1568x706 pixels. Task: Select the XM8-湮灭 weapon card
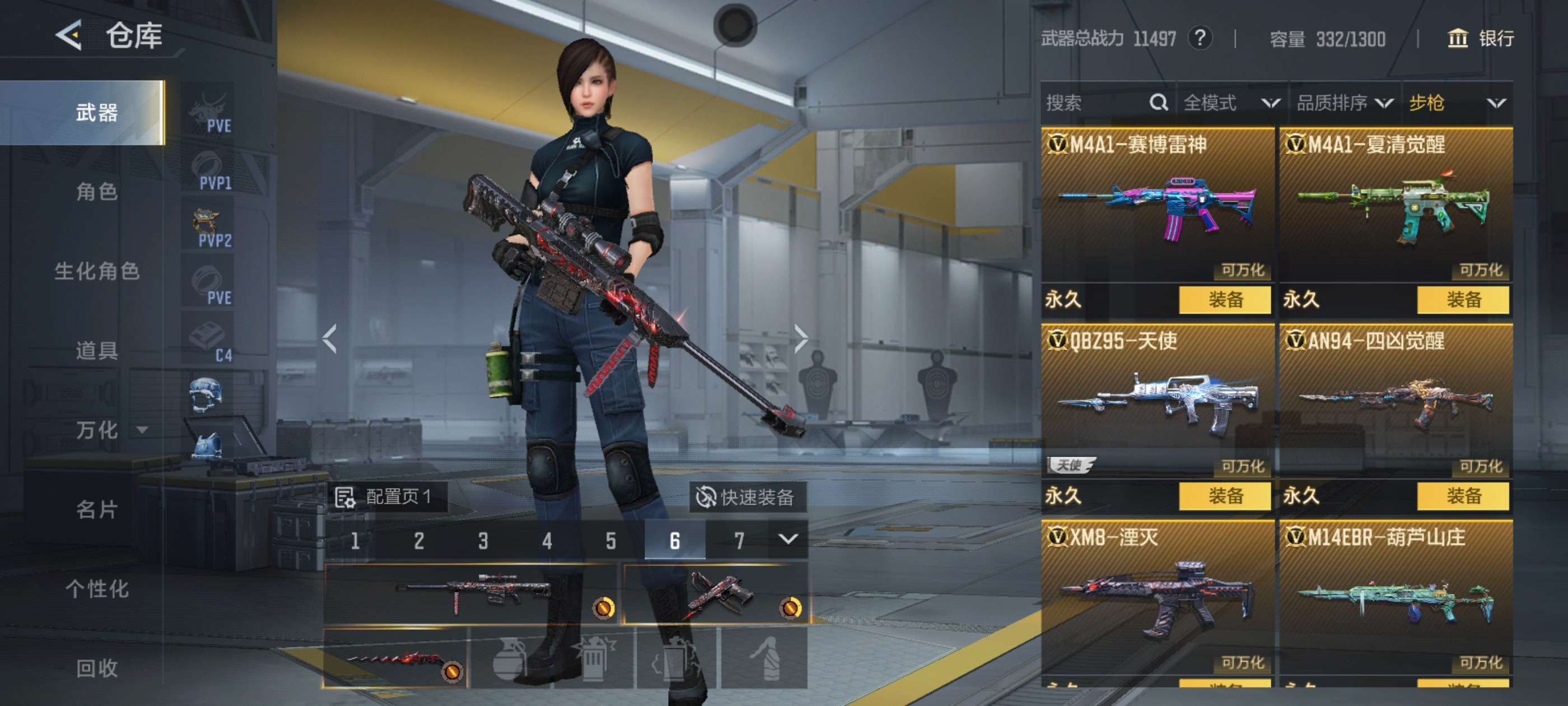point(1156,597)
